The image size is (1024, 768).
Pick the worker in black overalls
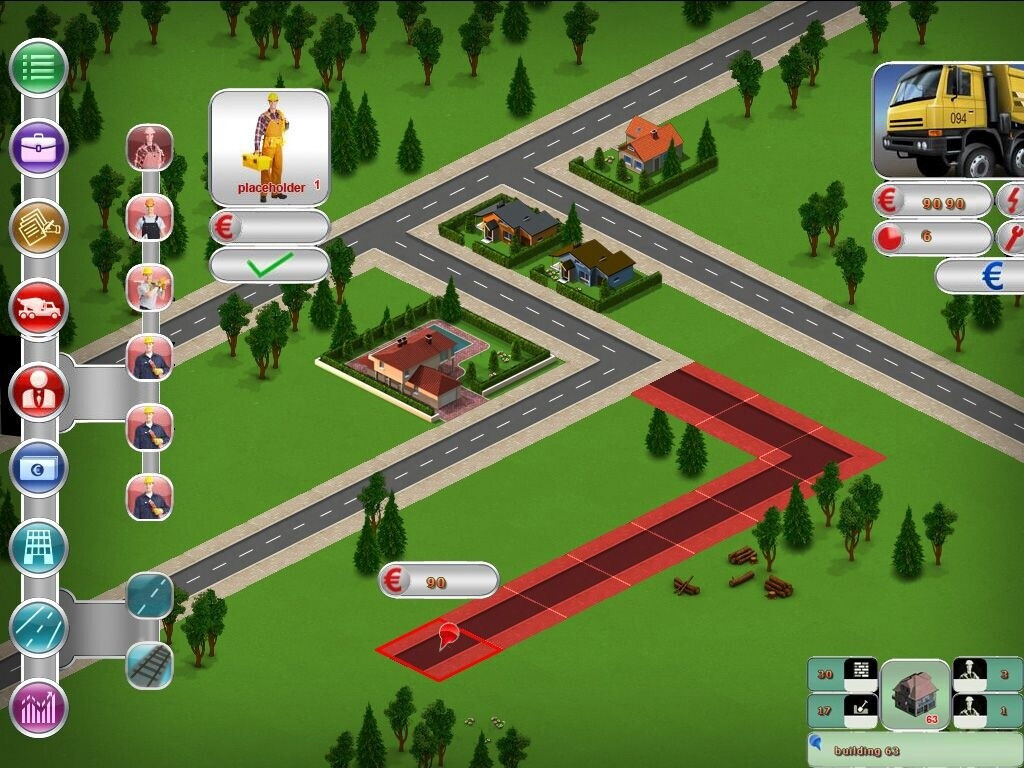tap(150, 218)
